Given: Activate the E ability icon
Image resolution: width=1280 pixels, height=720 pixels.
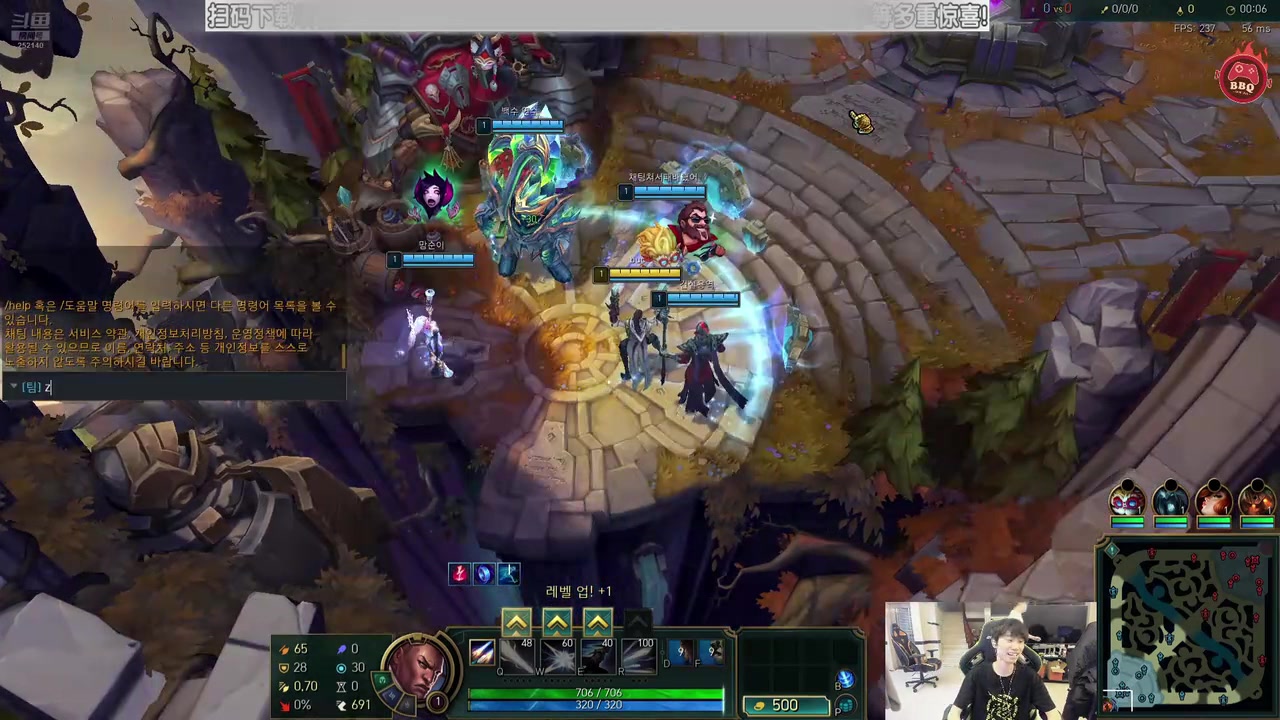Looking at the screenshot, I should point(597,656).
